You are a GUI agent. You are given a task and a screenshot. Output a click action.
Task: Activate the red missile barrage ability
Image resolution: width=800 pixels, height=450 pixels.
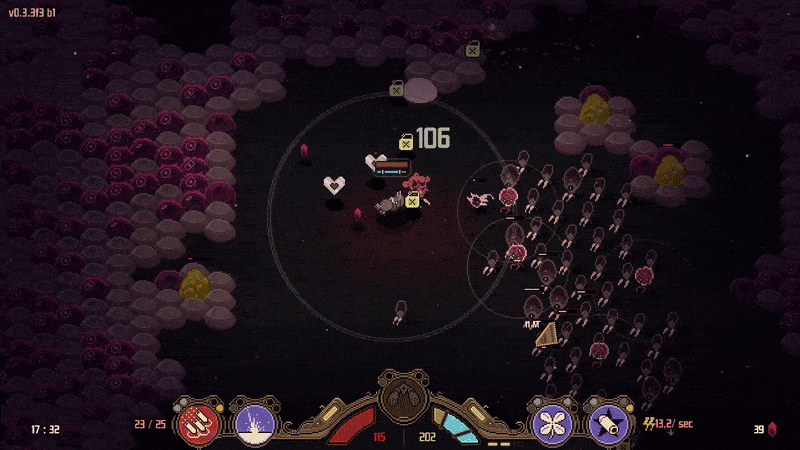click(197, 420)
